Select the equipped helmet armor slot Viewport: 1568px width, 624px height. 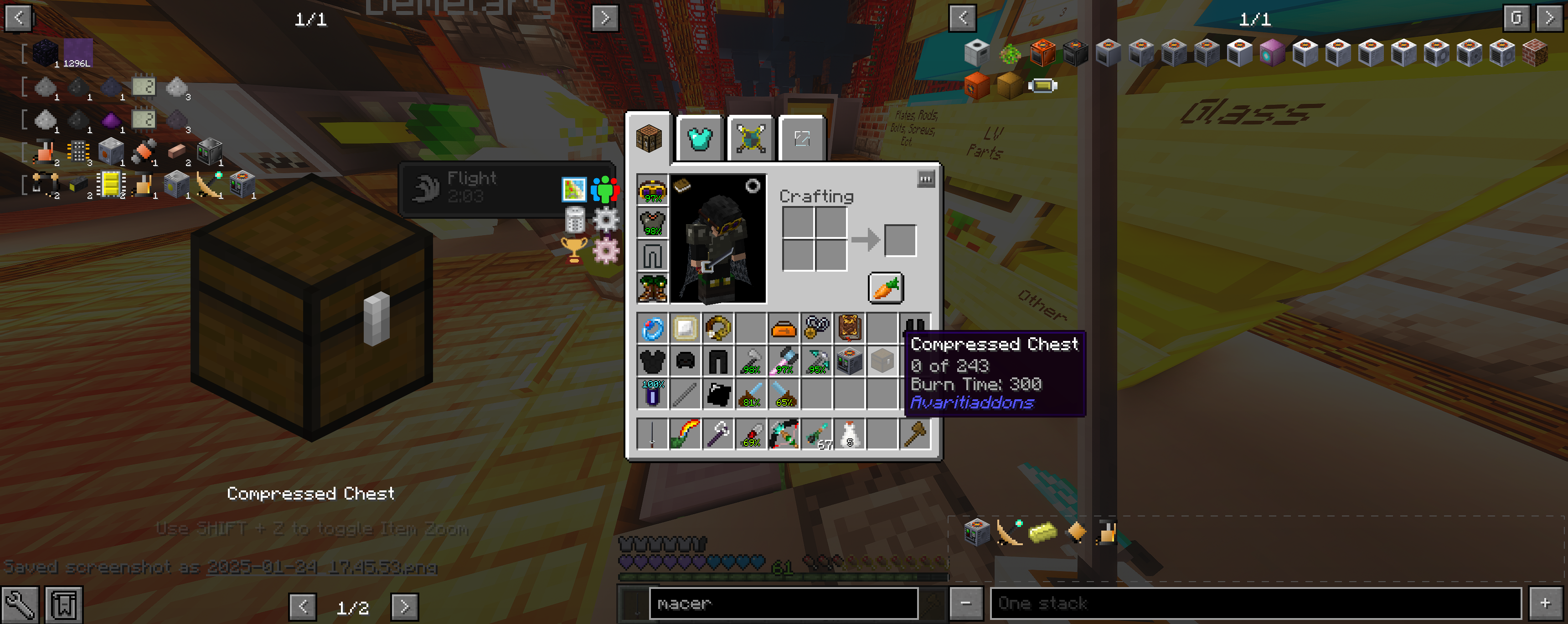653,190
